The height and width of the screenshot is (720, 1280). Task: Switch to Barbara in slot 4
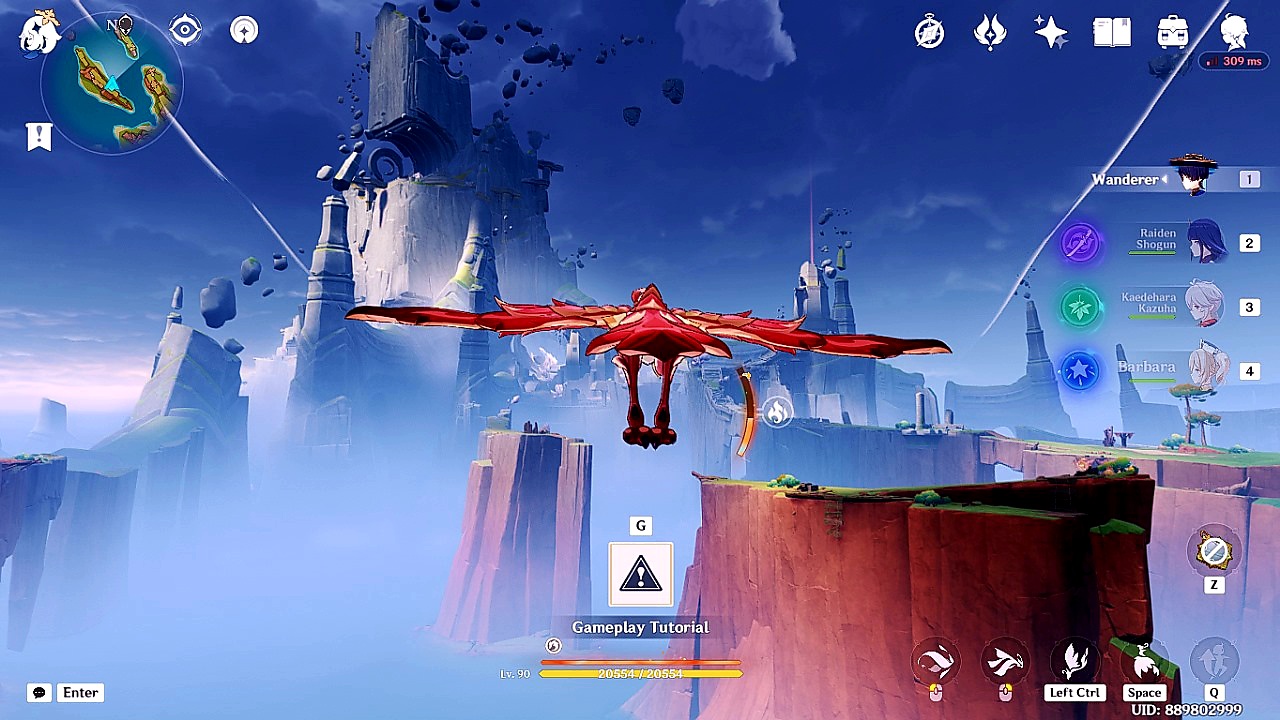[x=1207, y=371]
